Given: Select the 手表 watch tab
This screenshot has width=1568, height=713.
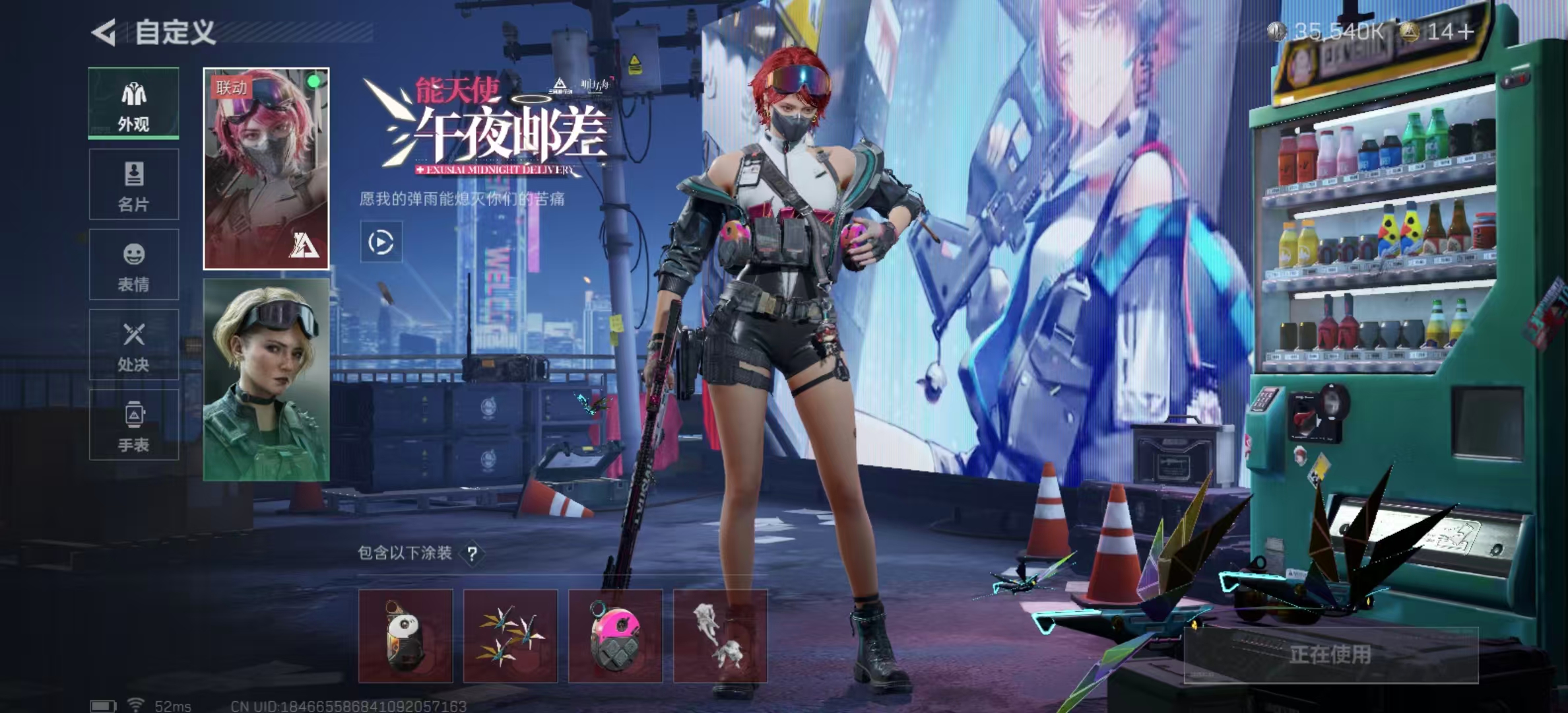Looking at the screenshot, I should click(134, 424).
